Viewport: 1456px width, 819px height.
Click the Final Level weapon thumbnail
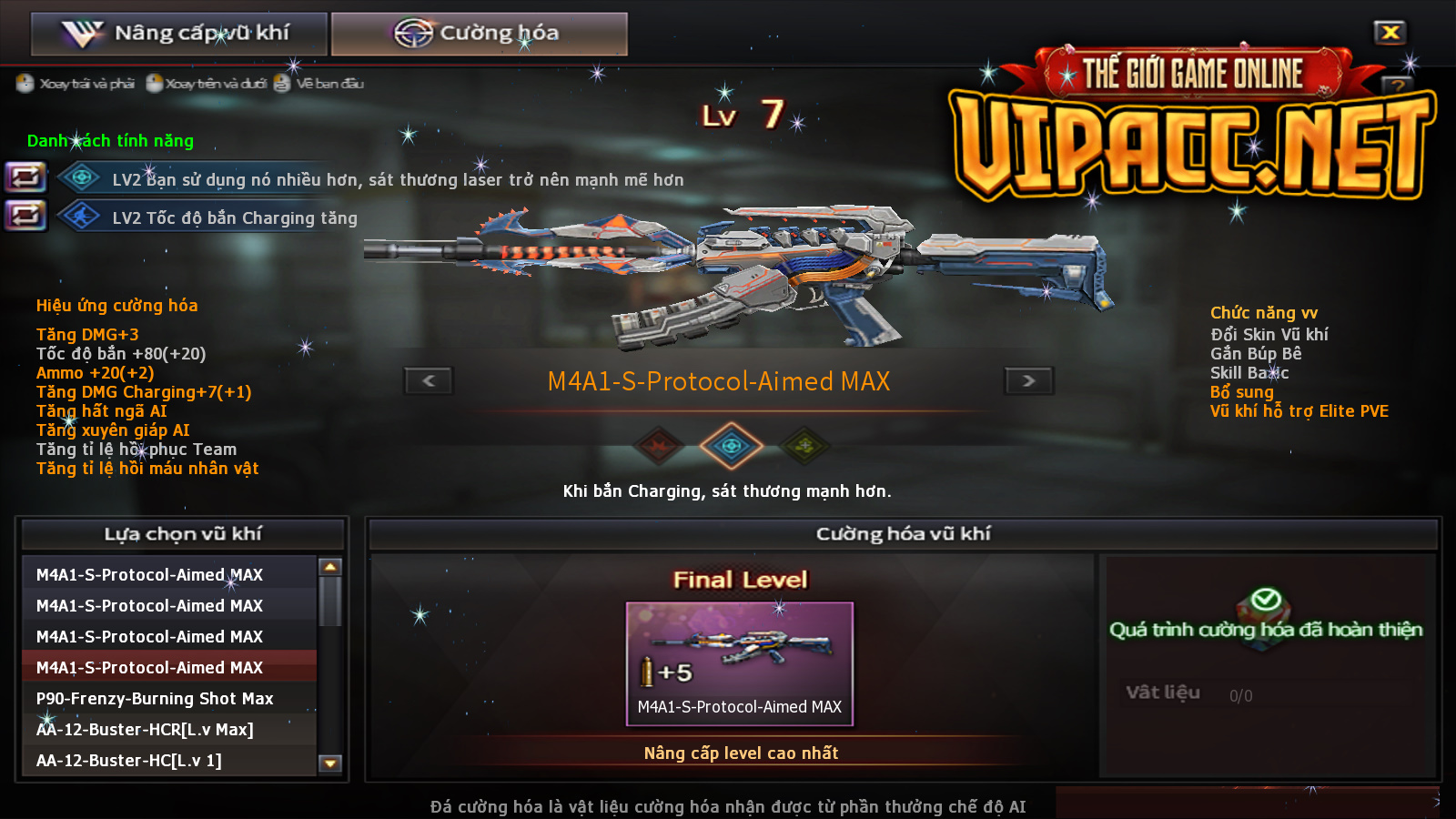[739, 662]
